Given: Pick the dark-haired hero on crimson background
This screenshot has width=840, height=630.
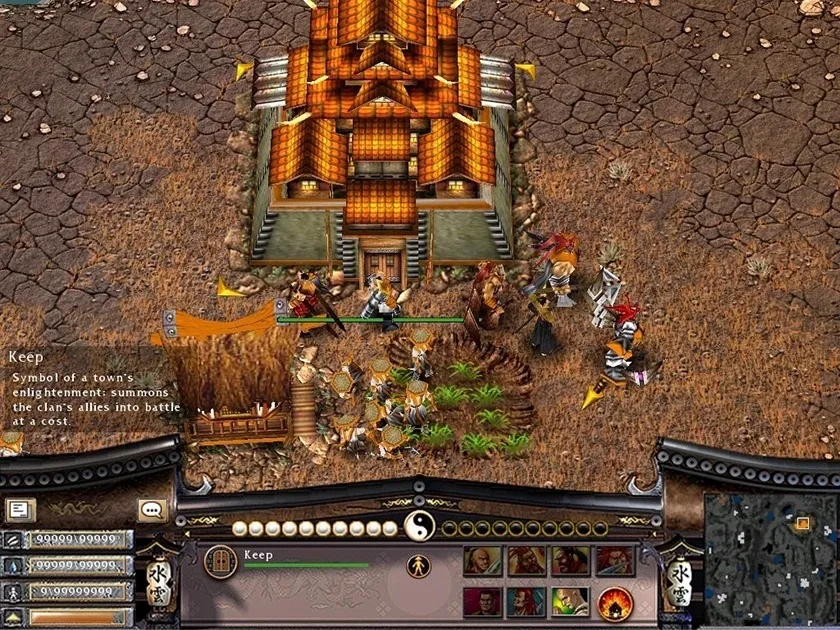Looking at the screenshot, I should (482, 603).
